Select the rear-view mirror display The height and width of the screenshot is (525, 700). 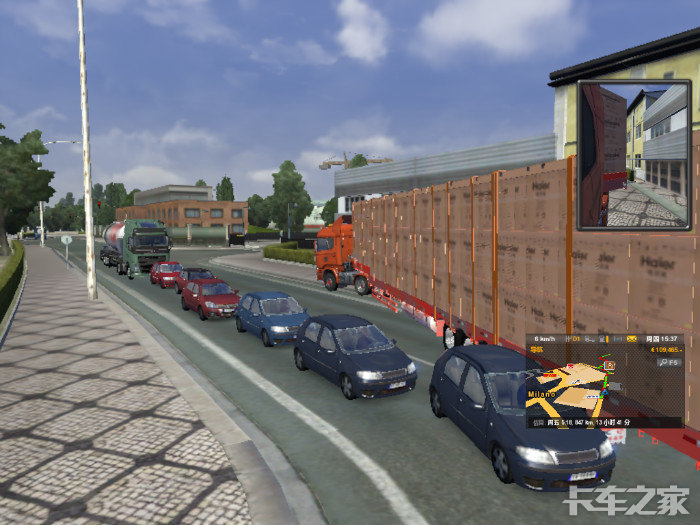pos(633,155)
